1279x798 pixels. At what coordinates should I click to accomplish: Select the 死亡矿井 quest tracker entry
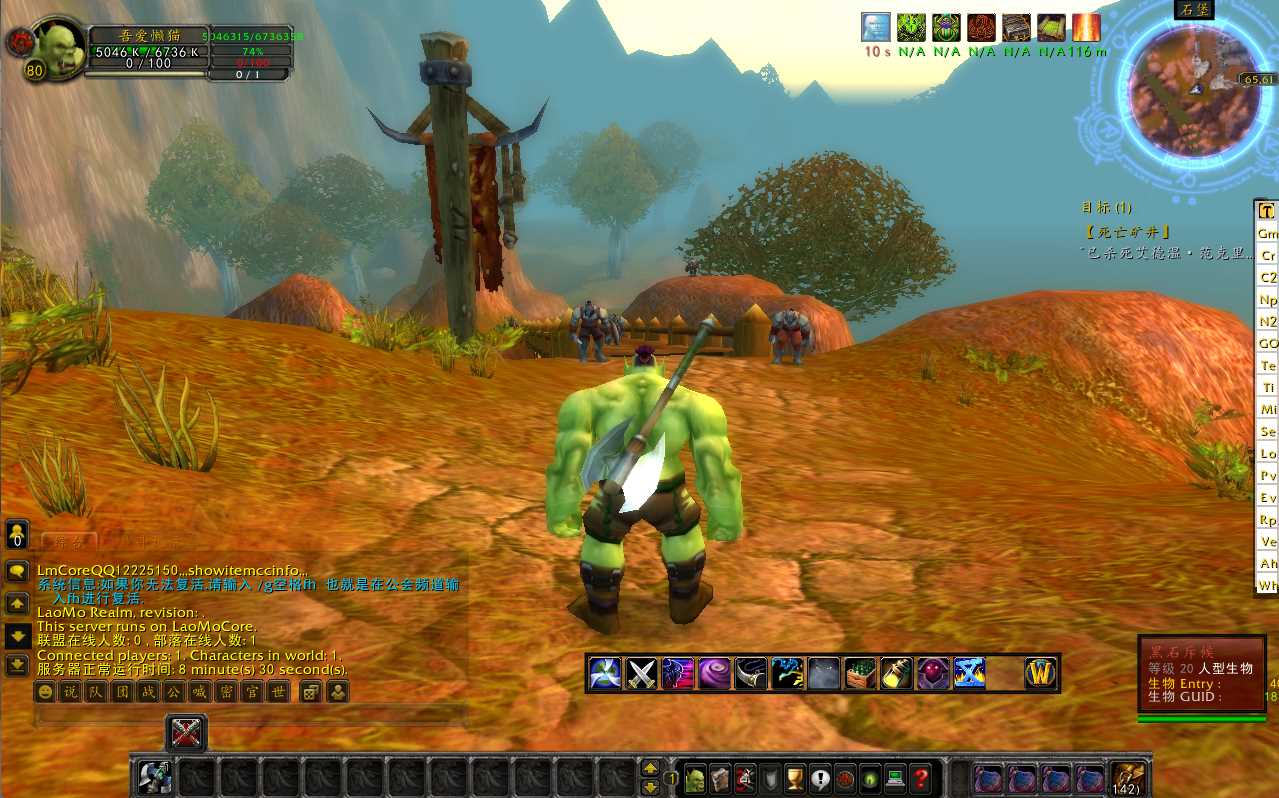[1126, 232]
